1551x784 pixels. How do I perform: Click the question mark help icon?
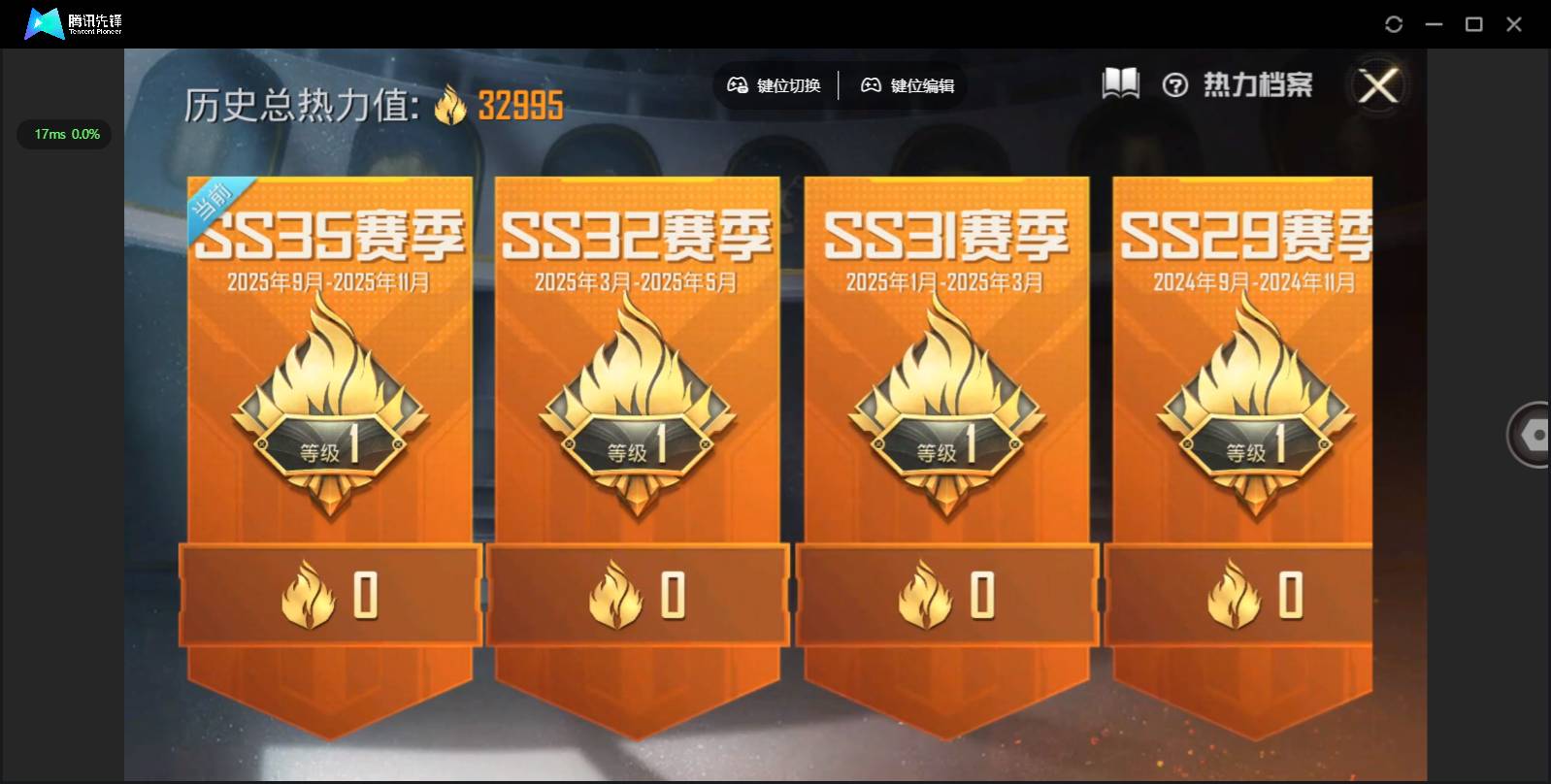pos(1176,86)
